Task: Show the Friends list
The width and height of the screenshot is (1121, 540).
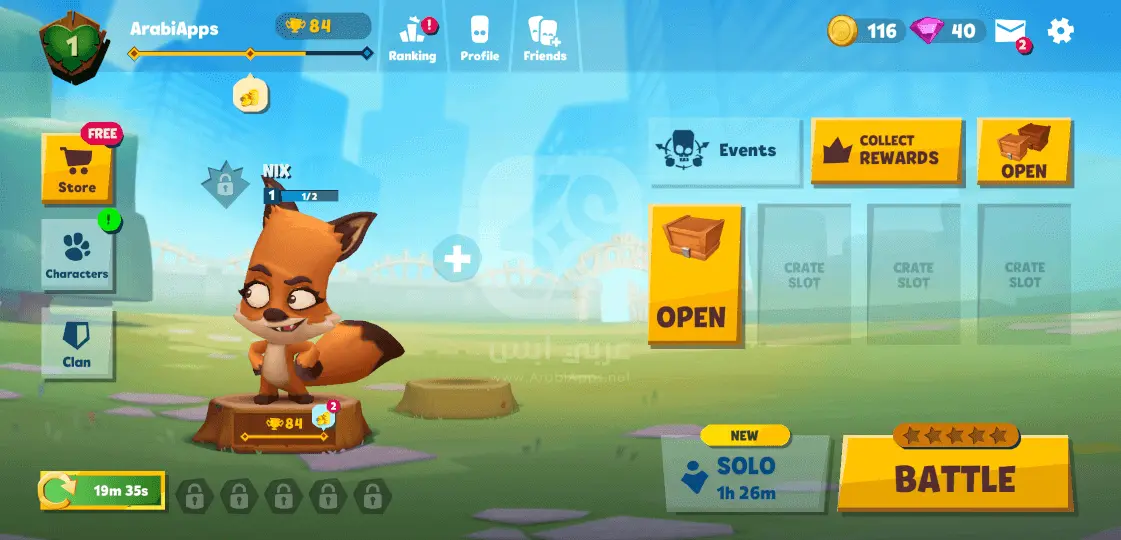Action: point(544,39)
